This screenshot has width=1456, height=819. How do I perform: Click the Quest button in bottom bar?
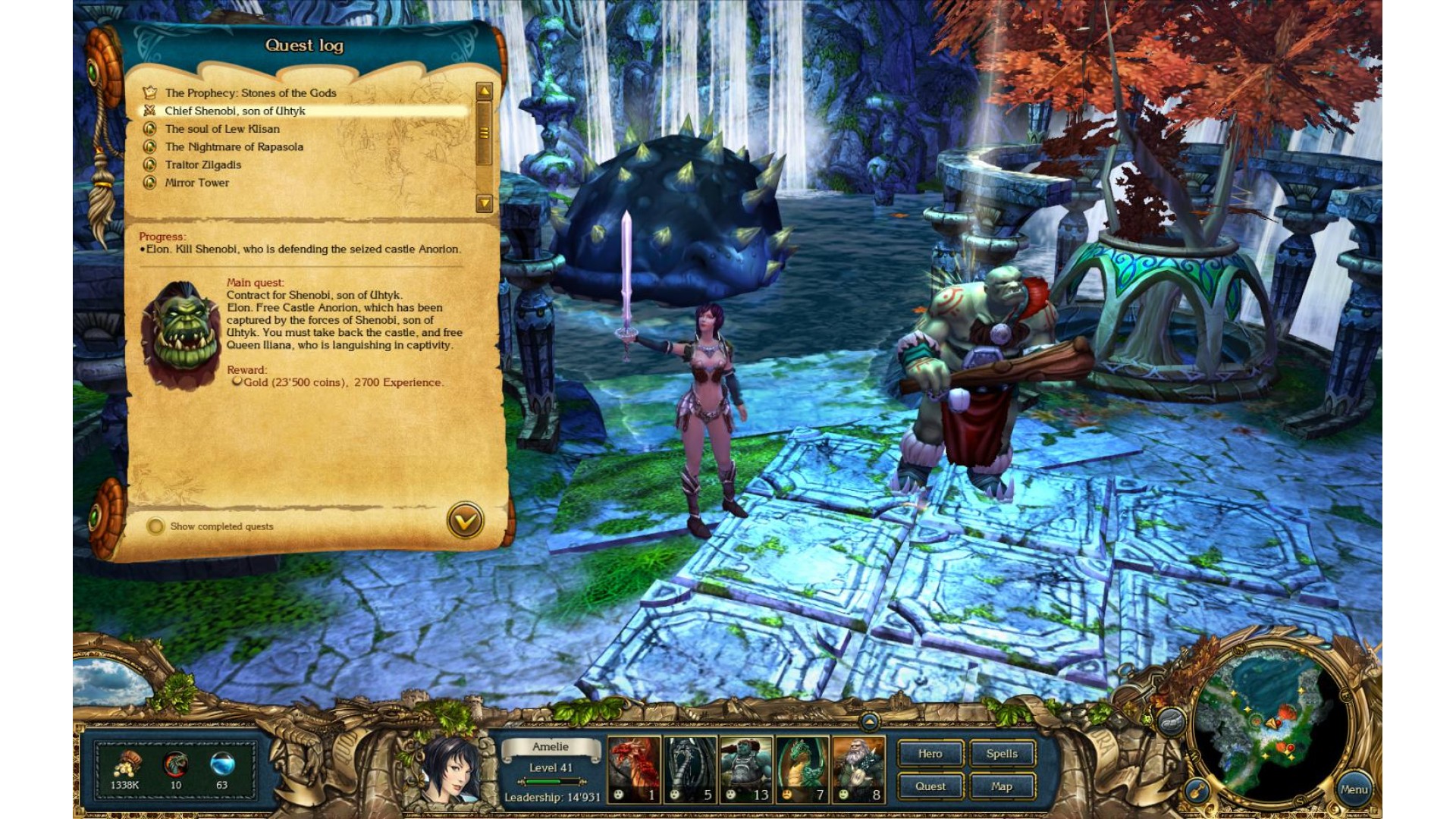930,786
